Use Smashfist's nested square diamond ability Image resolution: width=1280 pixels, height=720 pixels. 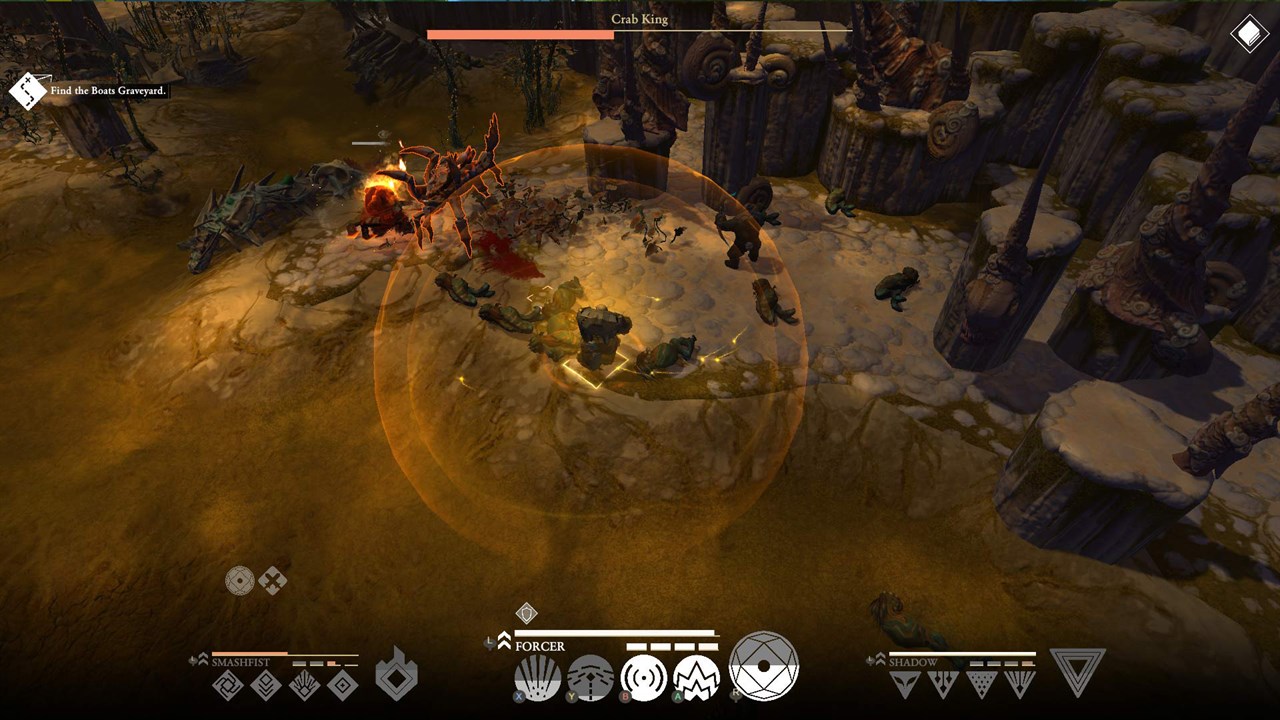point(342,685)
